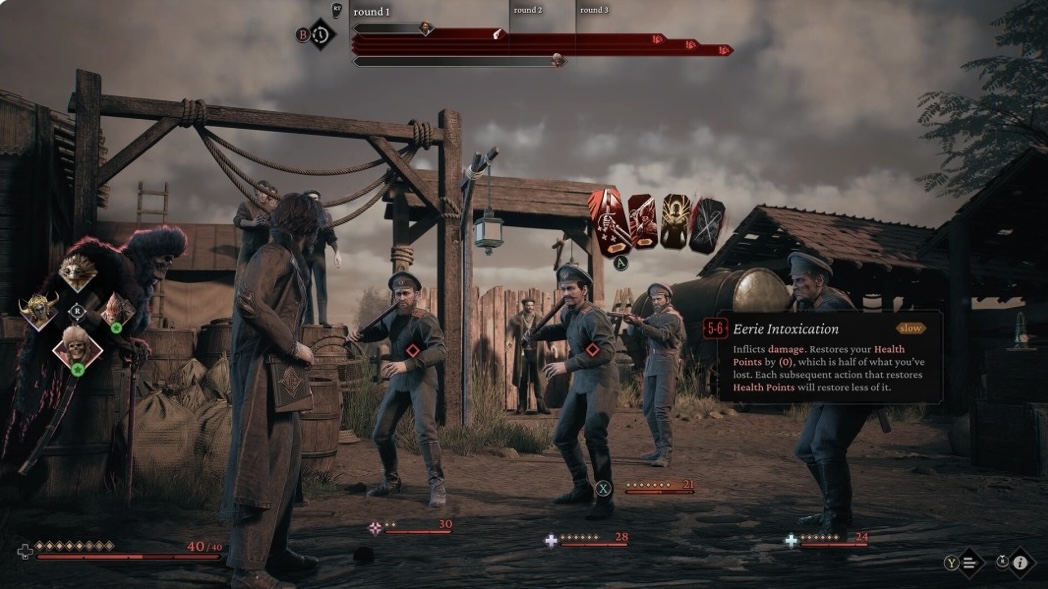Target the bearded soldier's red diamond marker
The height and width of the screenshot is (589, 1048).
(413, 350)
